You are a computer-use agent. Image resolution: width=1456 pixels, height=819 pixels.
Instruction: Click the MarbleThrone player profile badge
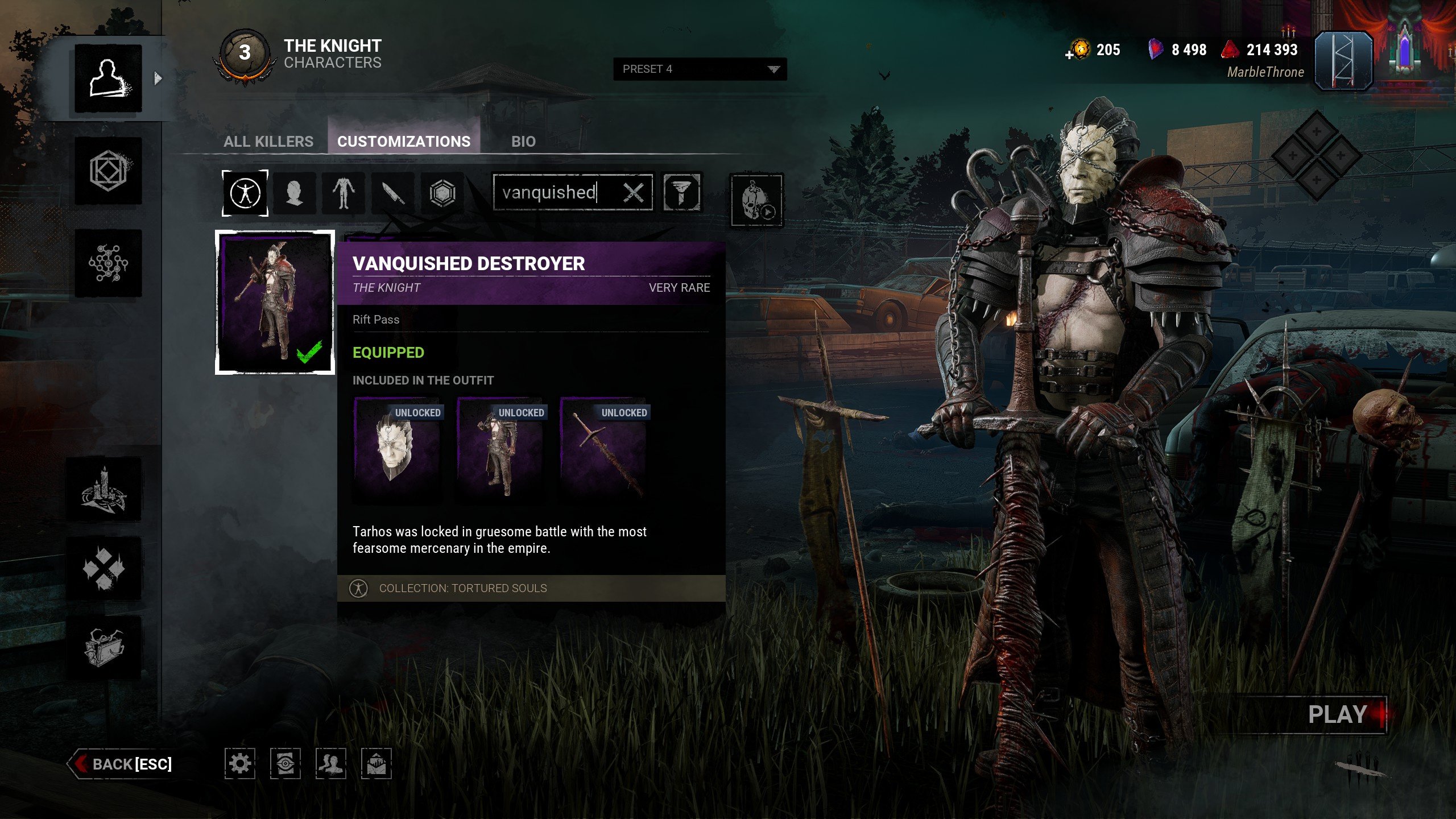[x=1343, y=62]
